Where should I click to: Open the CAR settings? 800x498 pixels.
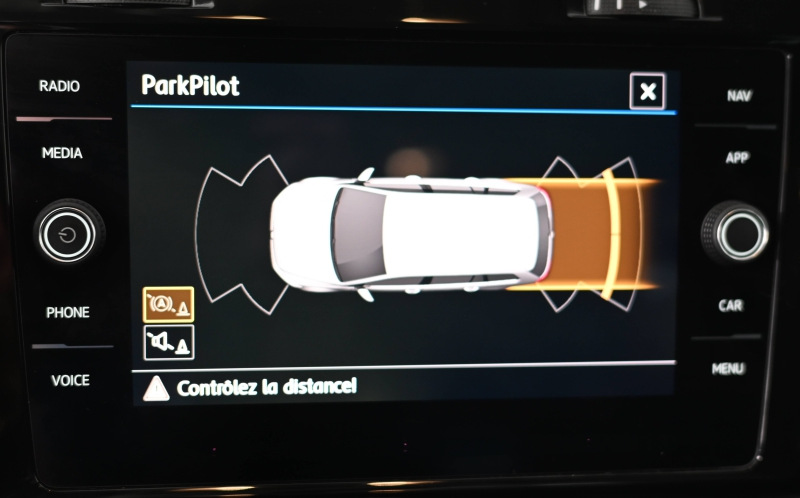731,305
